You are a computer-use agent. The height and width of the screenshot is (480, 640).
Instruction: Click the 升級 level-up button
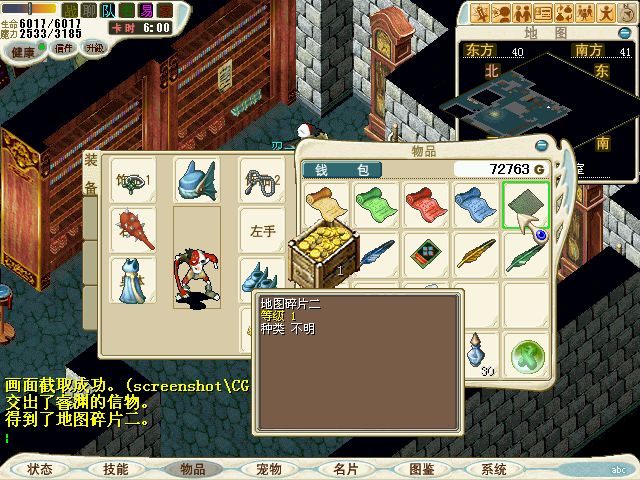pos(95,47)
